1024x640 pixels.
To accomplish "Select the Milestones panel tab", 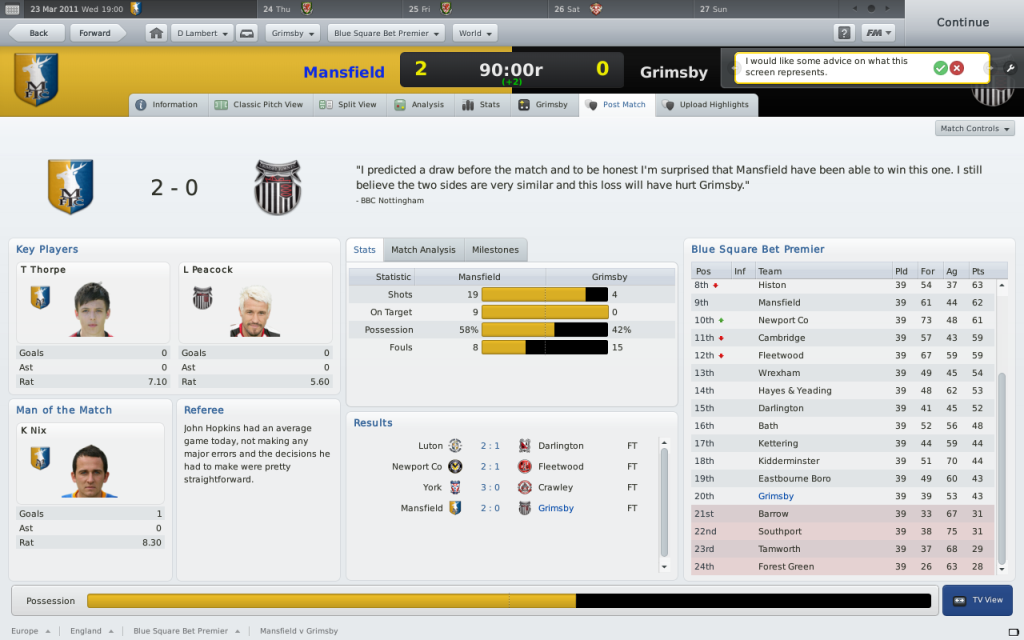I will click(x=495, y=250).
